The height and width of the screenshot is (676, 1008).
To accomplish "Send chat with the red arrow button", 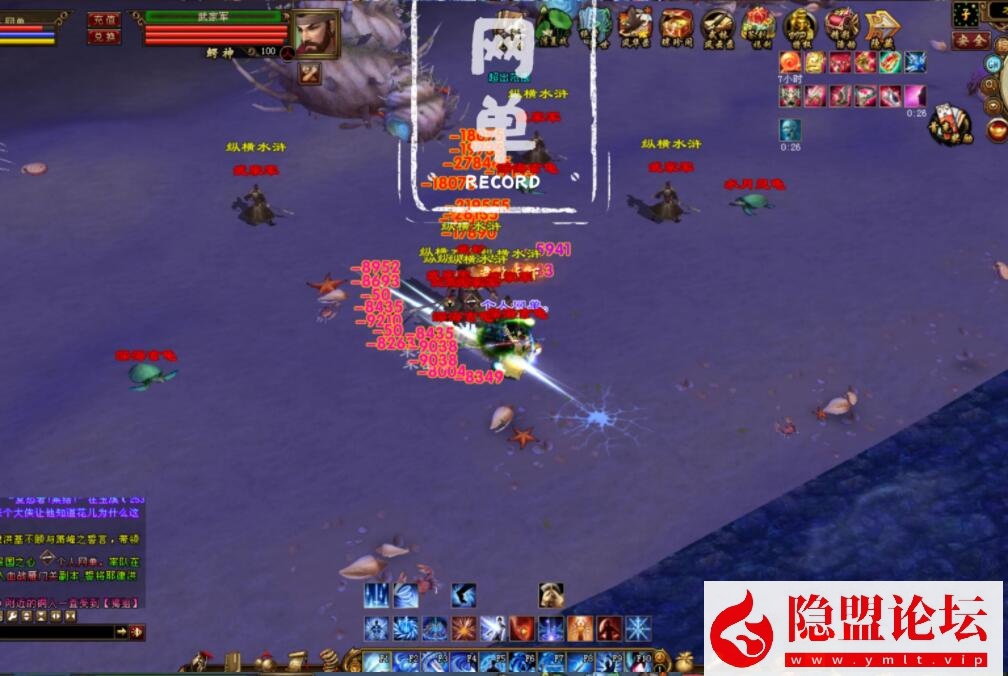I will click(136, 632).
